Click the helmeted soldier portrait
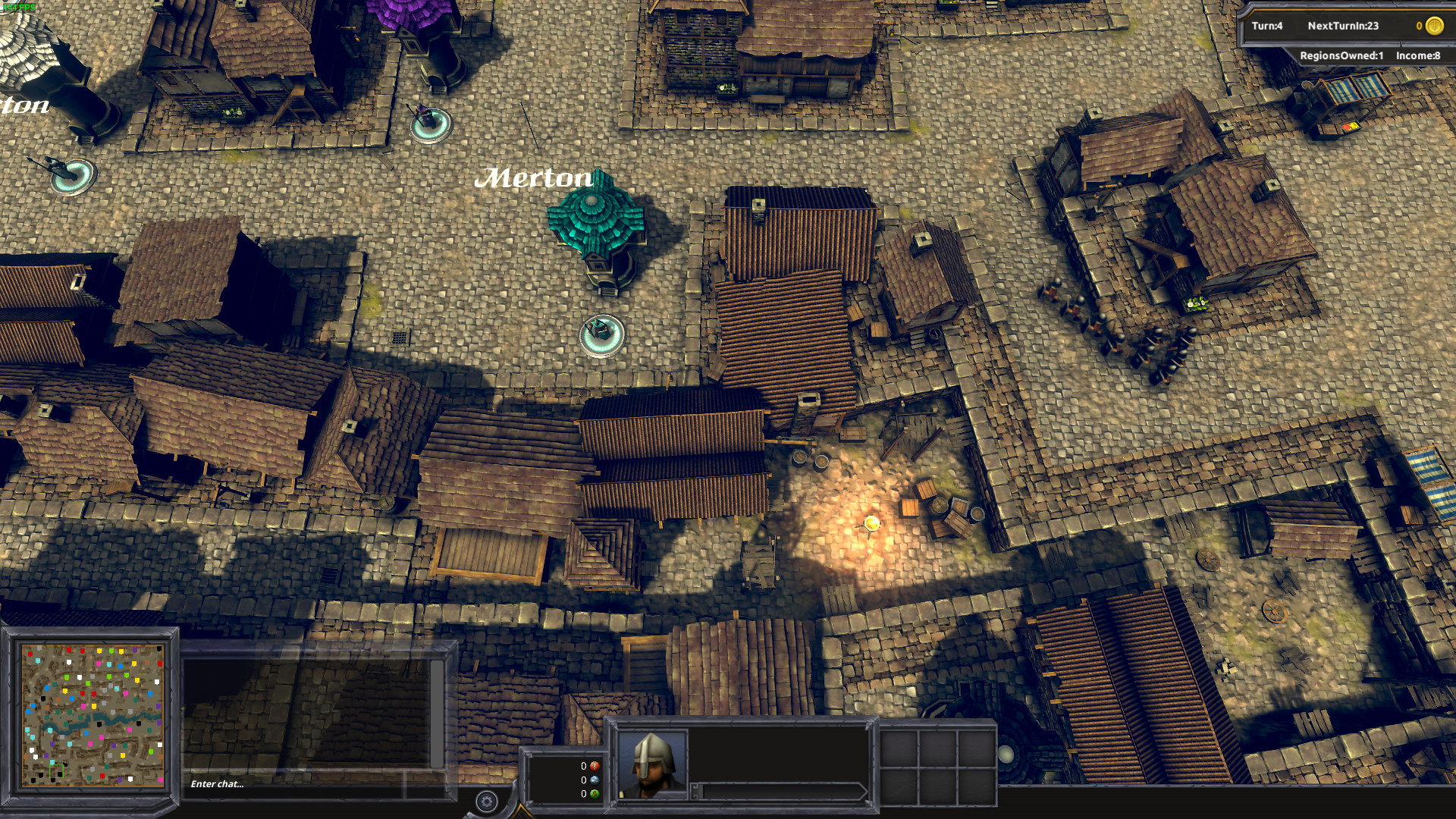This screenshot has height=819, width=1456. (x=652, y=764)
